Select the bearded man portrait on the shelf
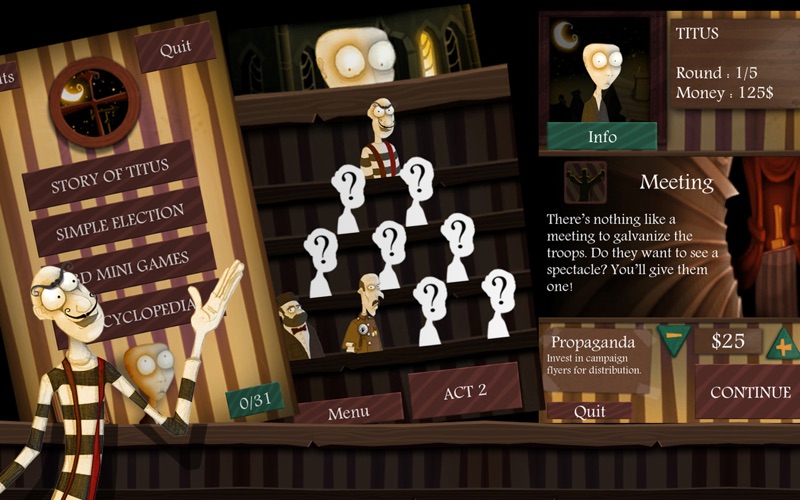 (296, 327)
